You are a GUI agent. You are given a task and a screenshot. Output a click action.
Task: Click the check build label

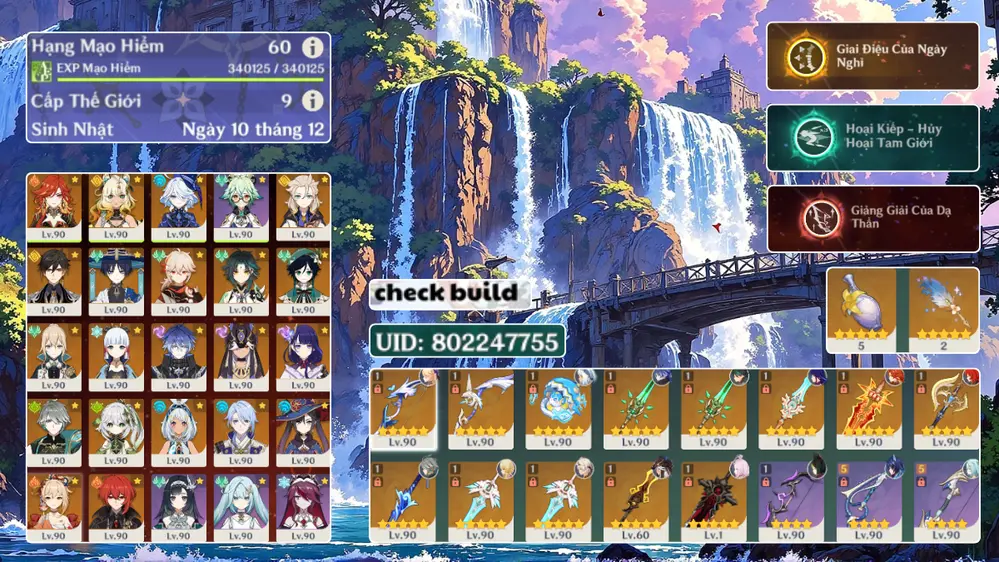coord(449,293)
